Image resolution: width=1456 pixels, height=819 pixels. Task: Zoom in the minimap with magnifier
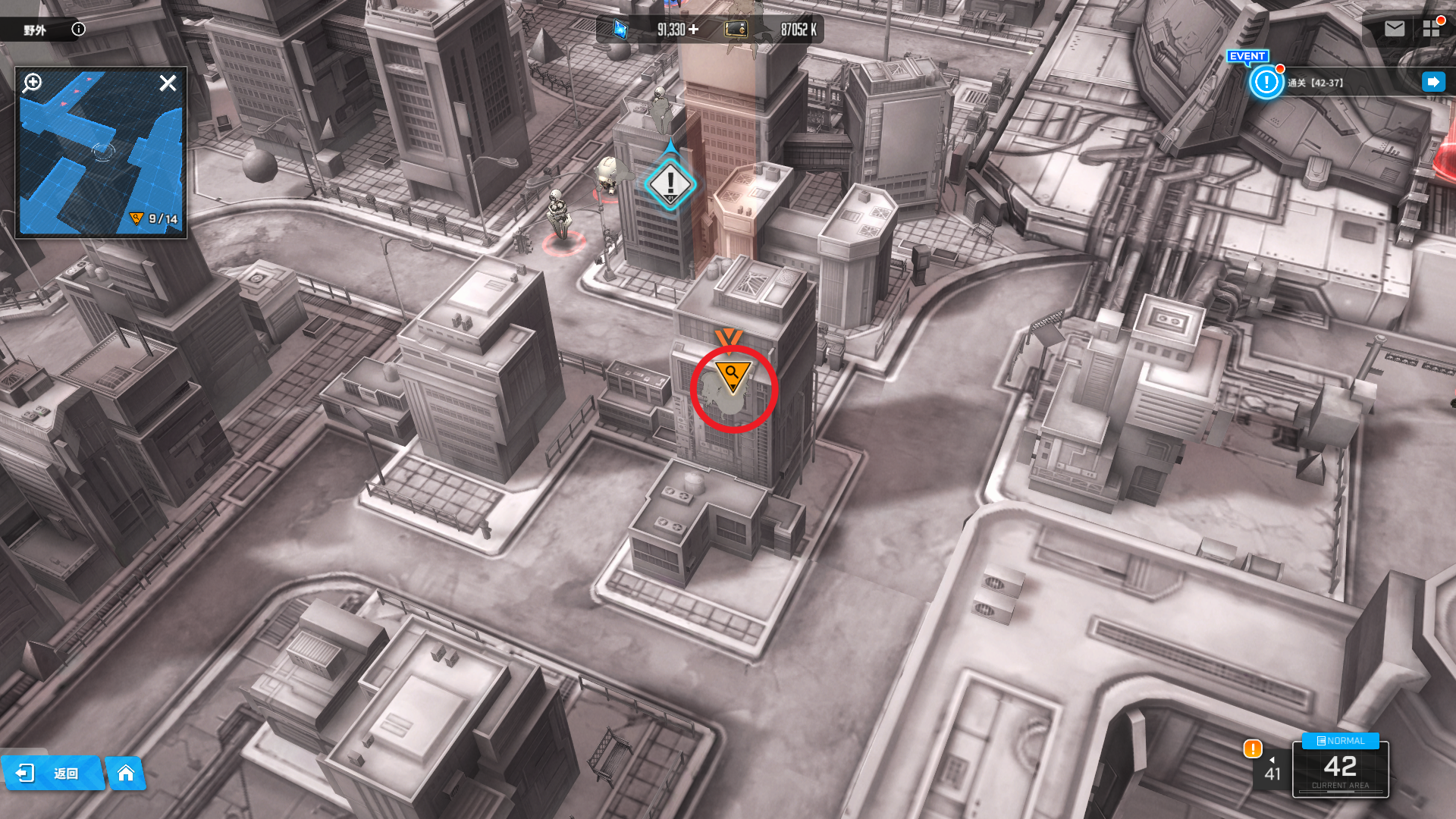[x=33, y=83]
